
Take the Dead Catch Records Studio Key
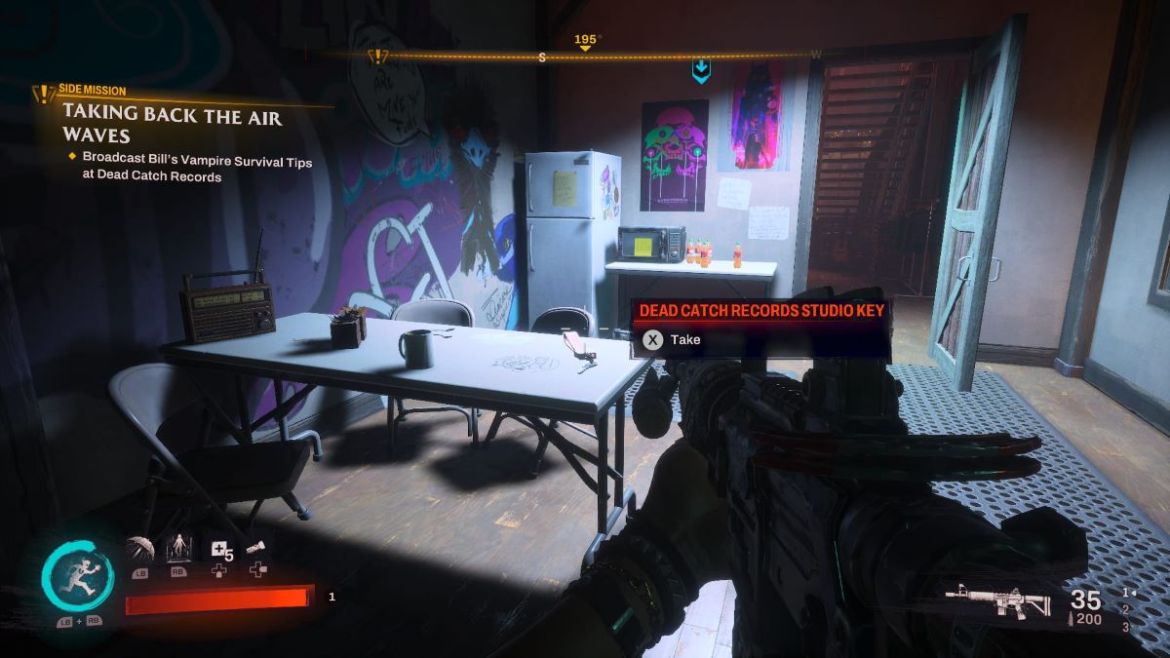click(653, 340)
